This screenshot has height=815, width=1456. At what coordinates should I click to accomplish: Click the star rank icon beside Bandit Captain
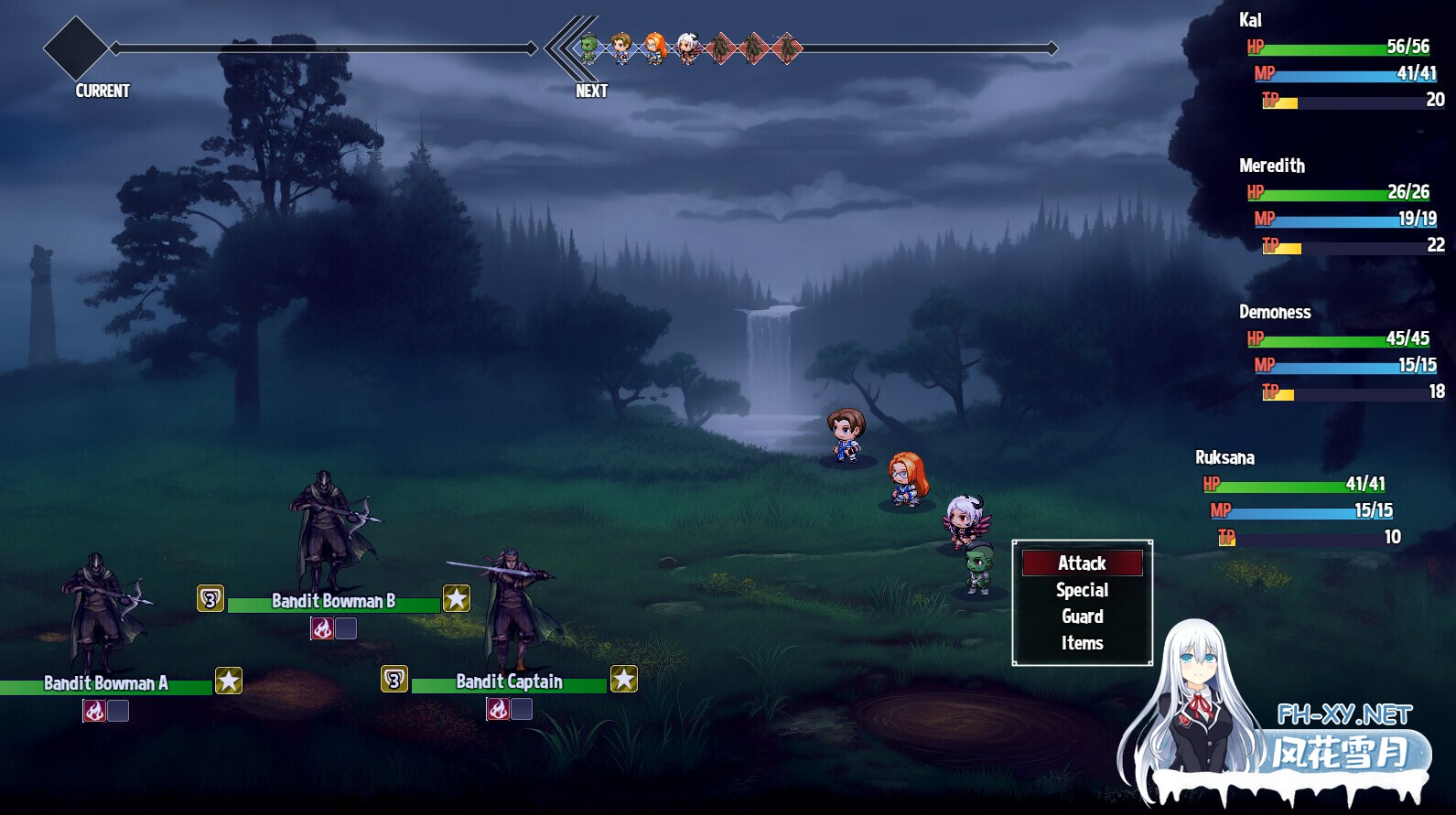625,681
